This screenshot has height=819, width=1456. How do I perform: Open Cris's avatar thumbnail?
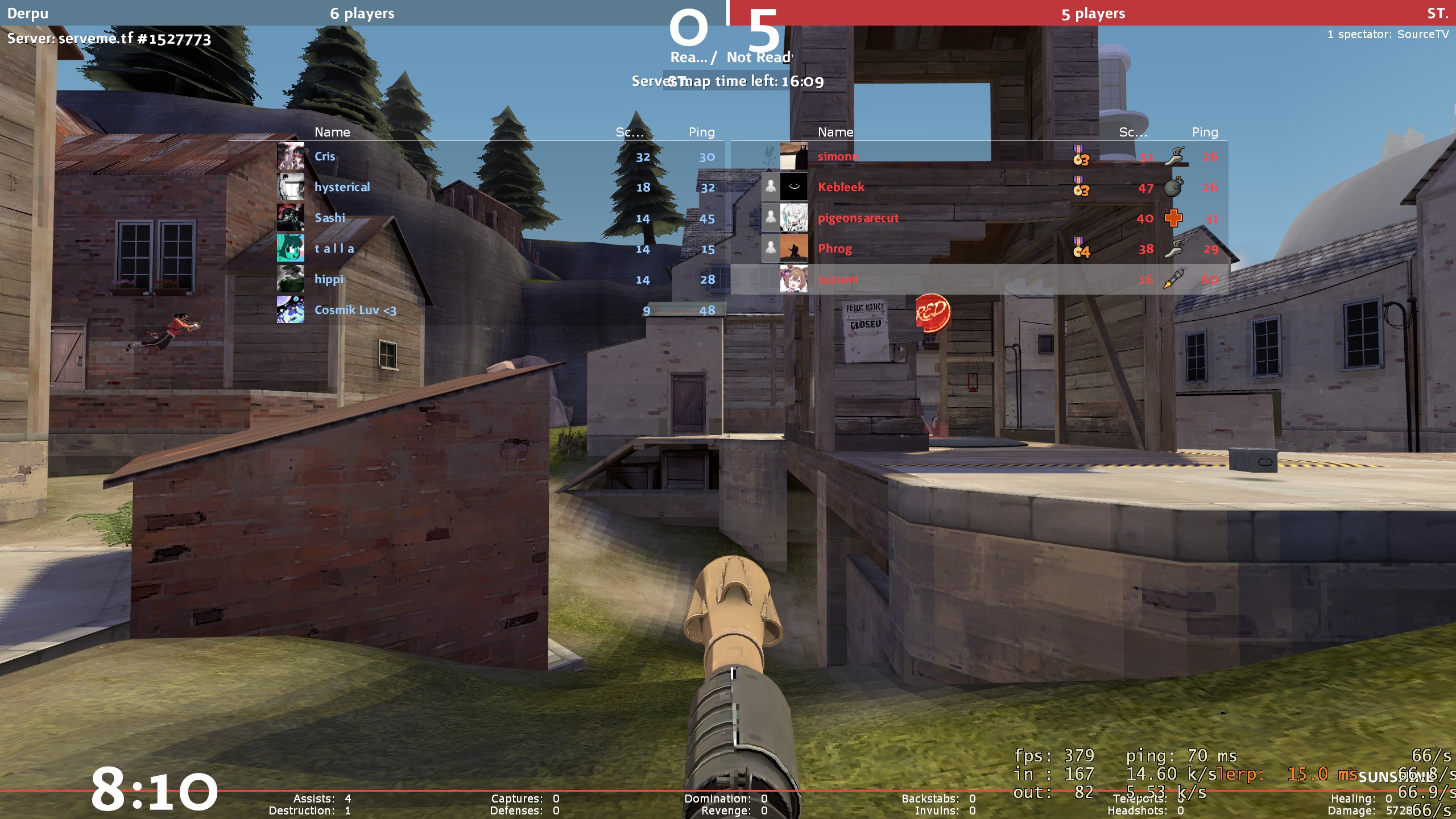tap(291, 156)
